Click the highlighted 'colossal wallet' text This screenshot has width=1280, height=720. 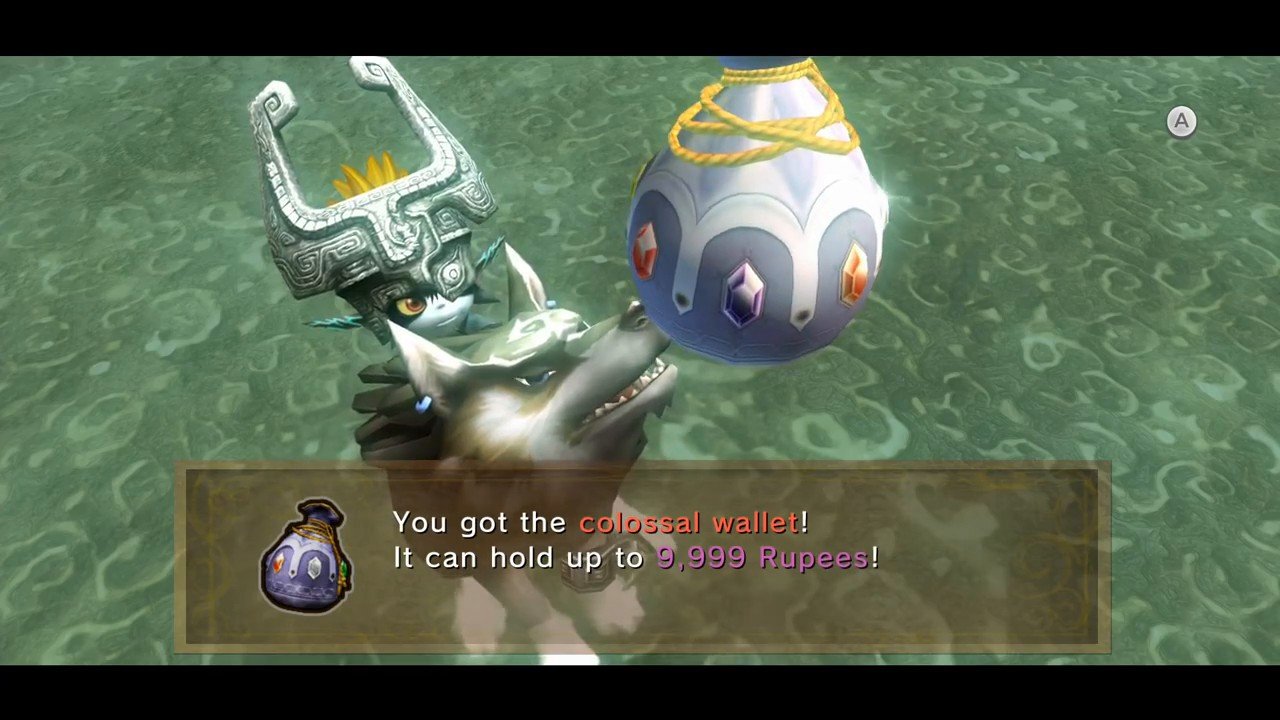tap(693, 521)
